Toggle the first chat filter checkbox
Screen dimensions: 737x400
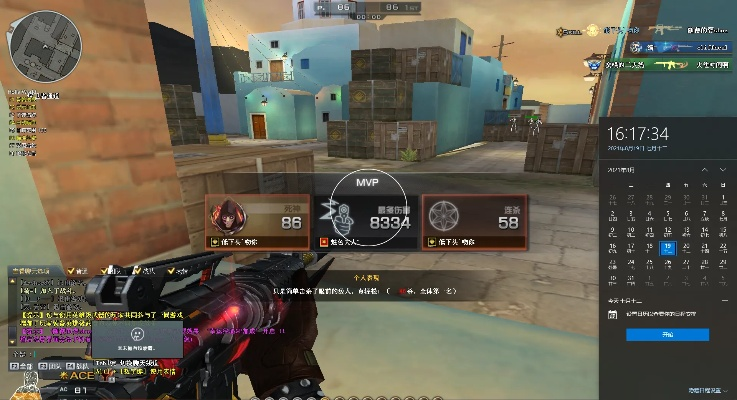pos(72,270)
